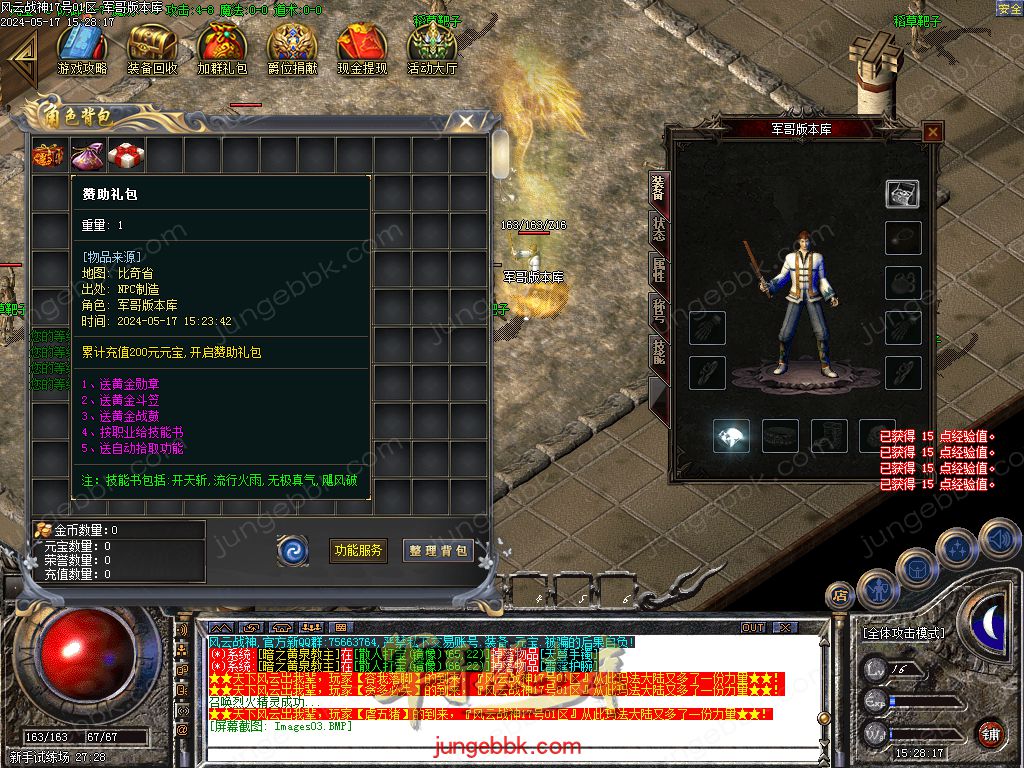
Task: Select the purple pouch item in the bag
Action: [88, 156]
